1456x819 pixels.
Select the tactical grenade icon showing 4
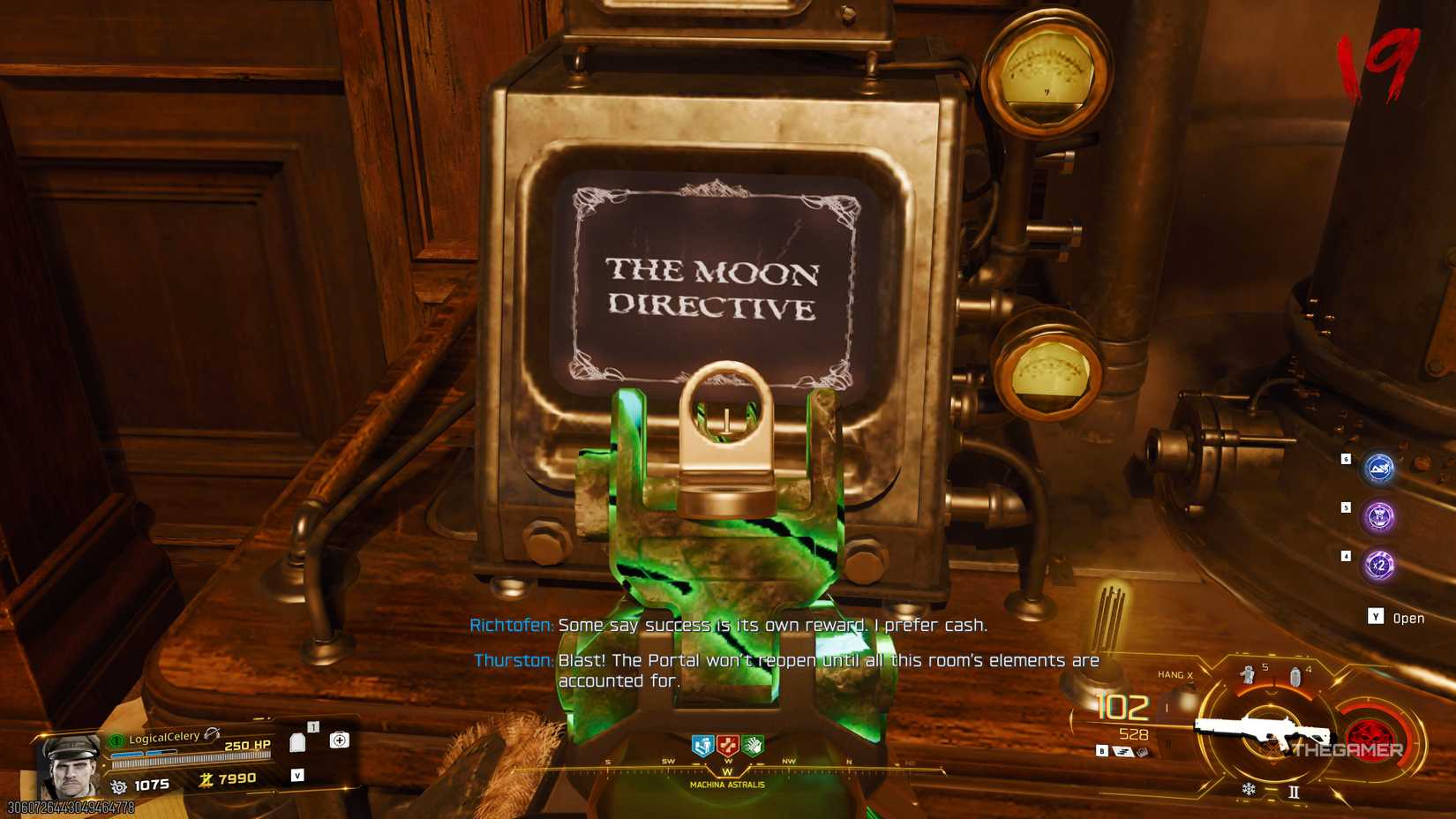click(1296, 675)
